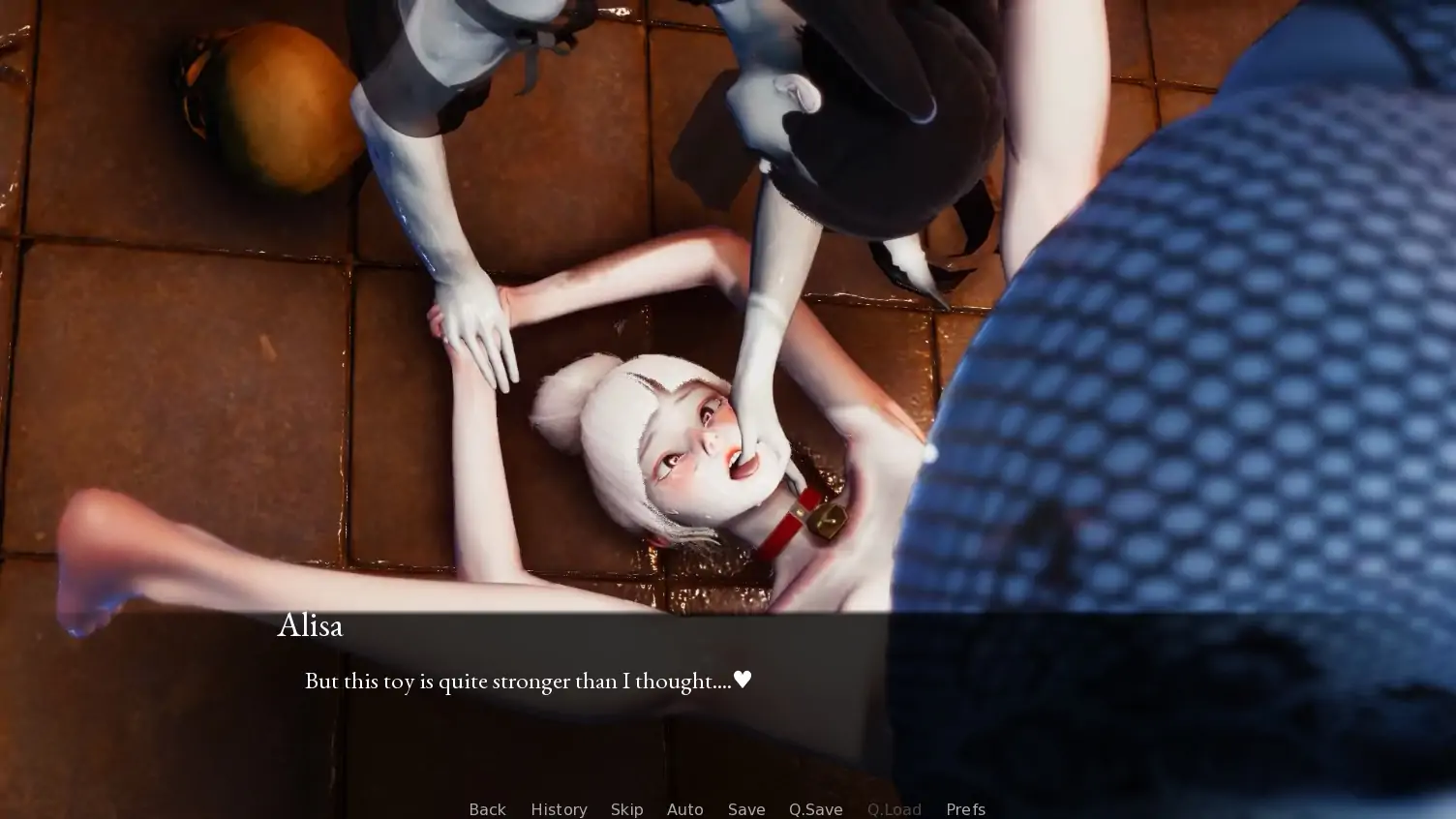Open the Save menu
This screenshot has height=819, width=1456.
(x=746, y=809)
